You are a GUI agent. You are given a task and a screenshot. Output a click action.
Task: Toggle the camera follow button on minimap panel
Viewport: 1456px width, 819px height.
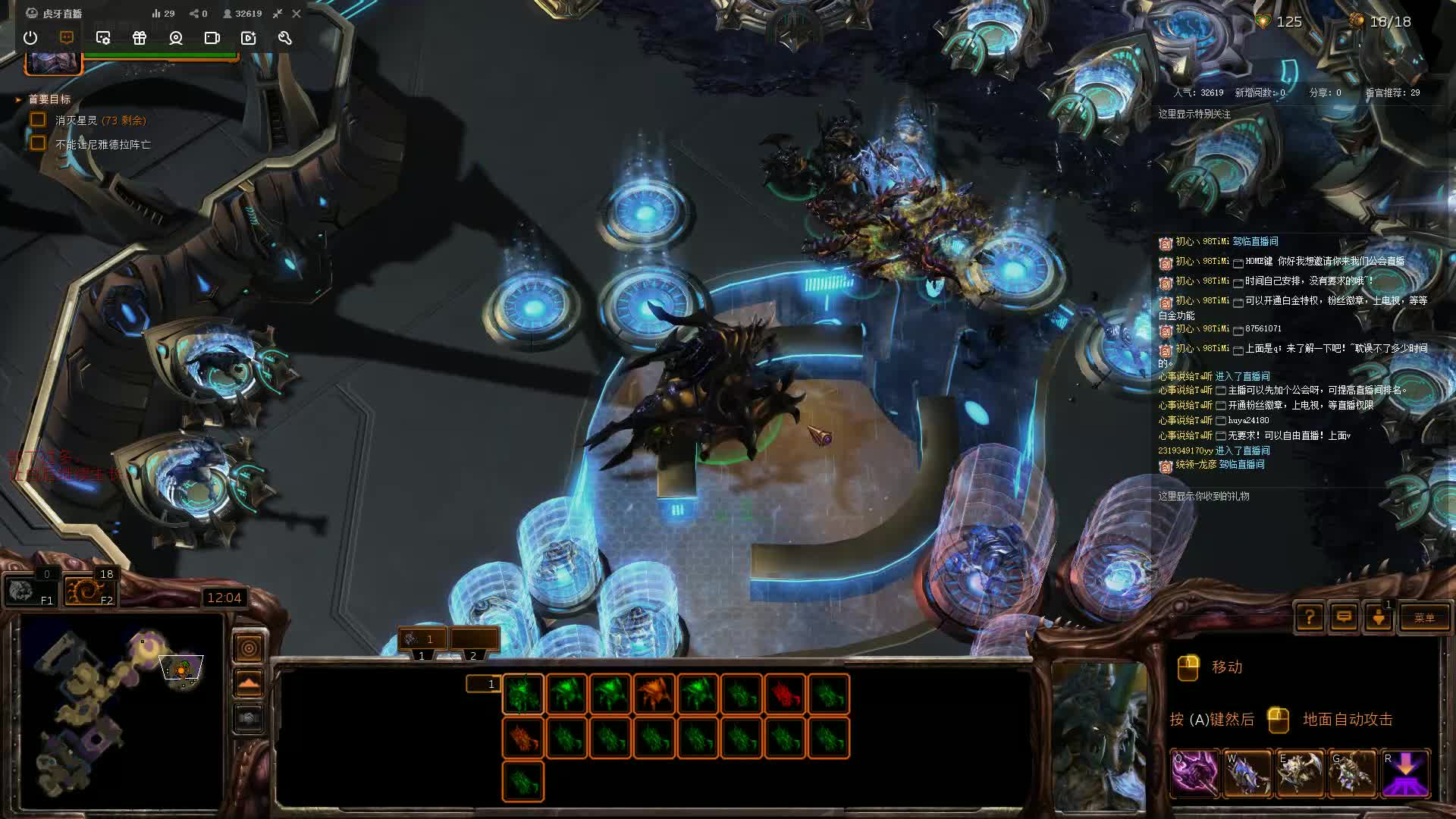(x=249, y=647)
